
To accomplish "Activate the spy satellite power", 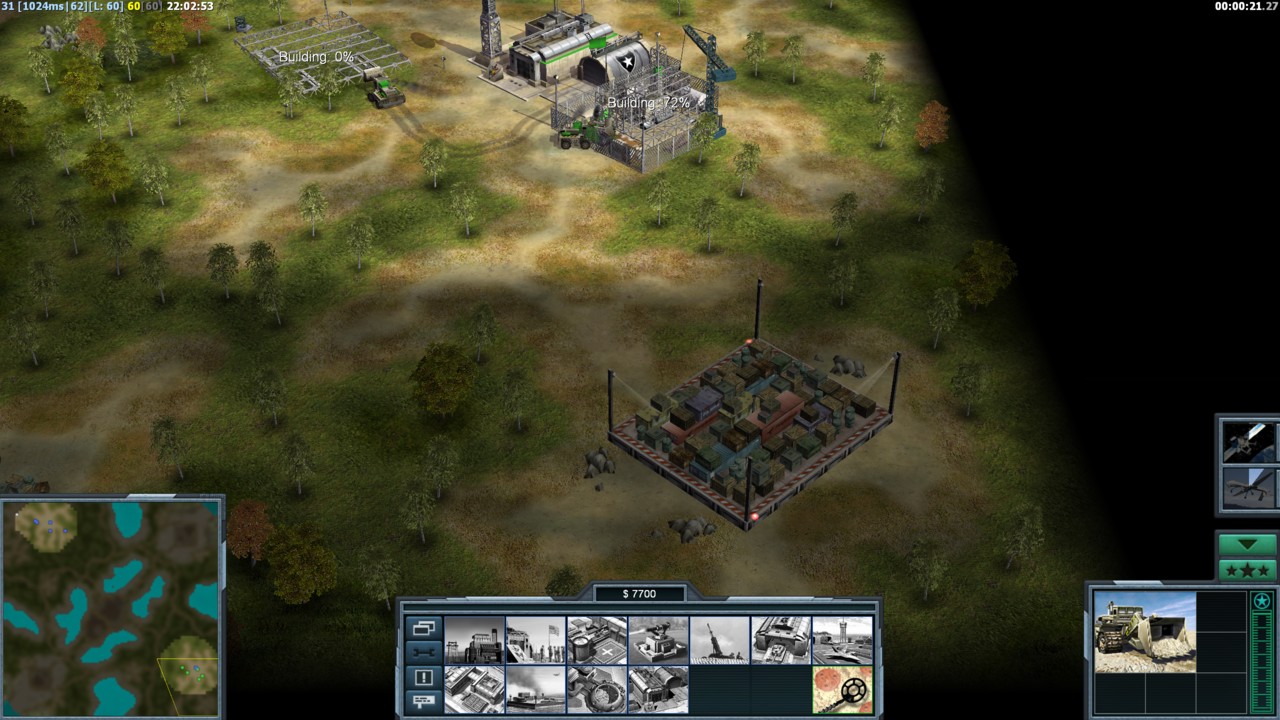I will point(1248,442).
